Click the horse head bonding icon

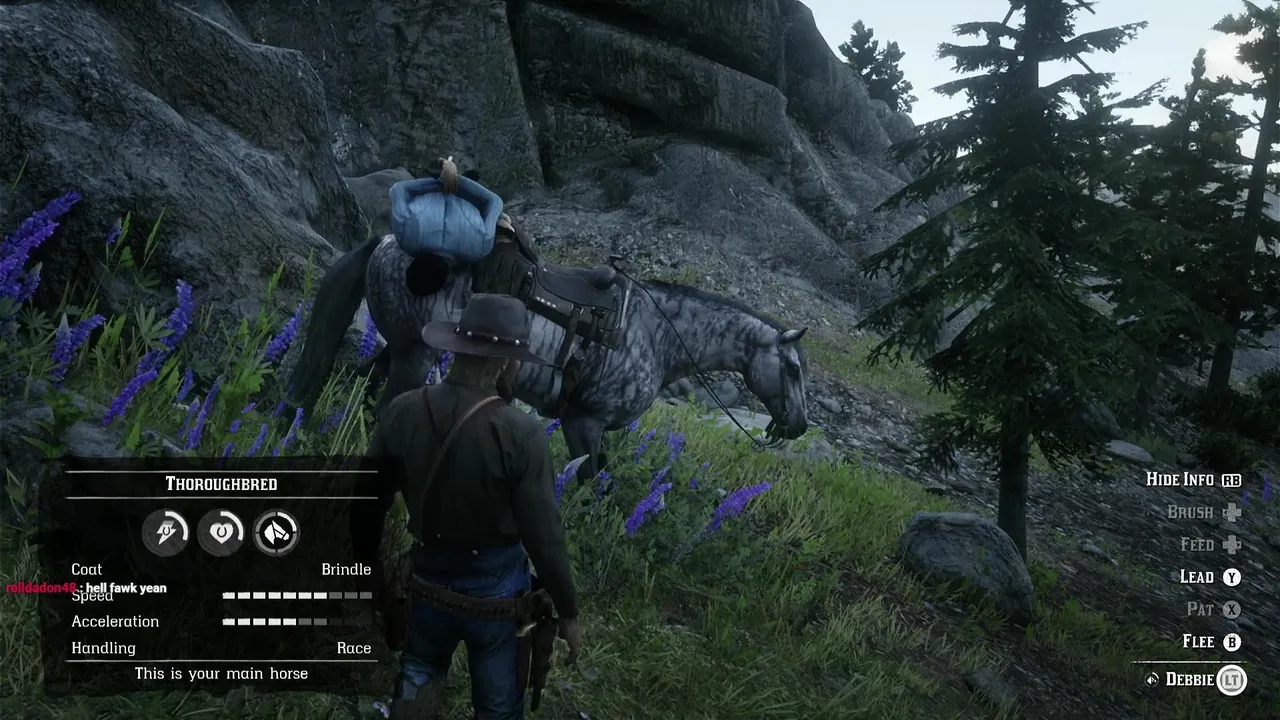(x=276, y=531)
